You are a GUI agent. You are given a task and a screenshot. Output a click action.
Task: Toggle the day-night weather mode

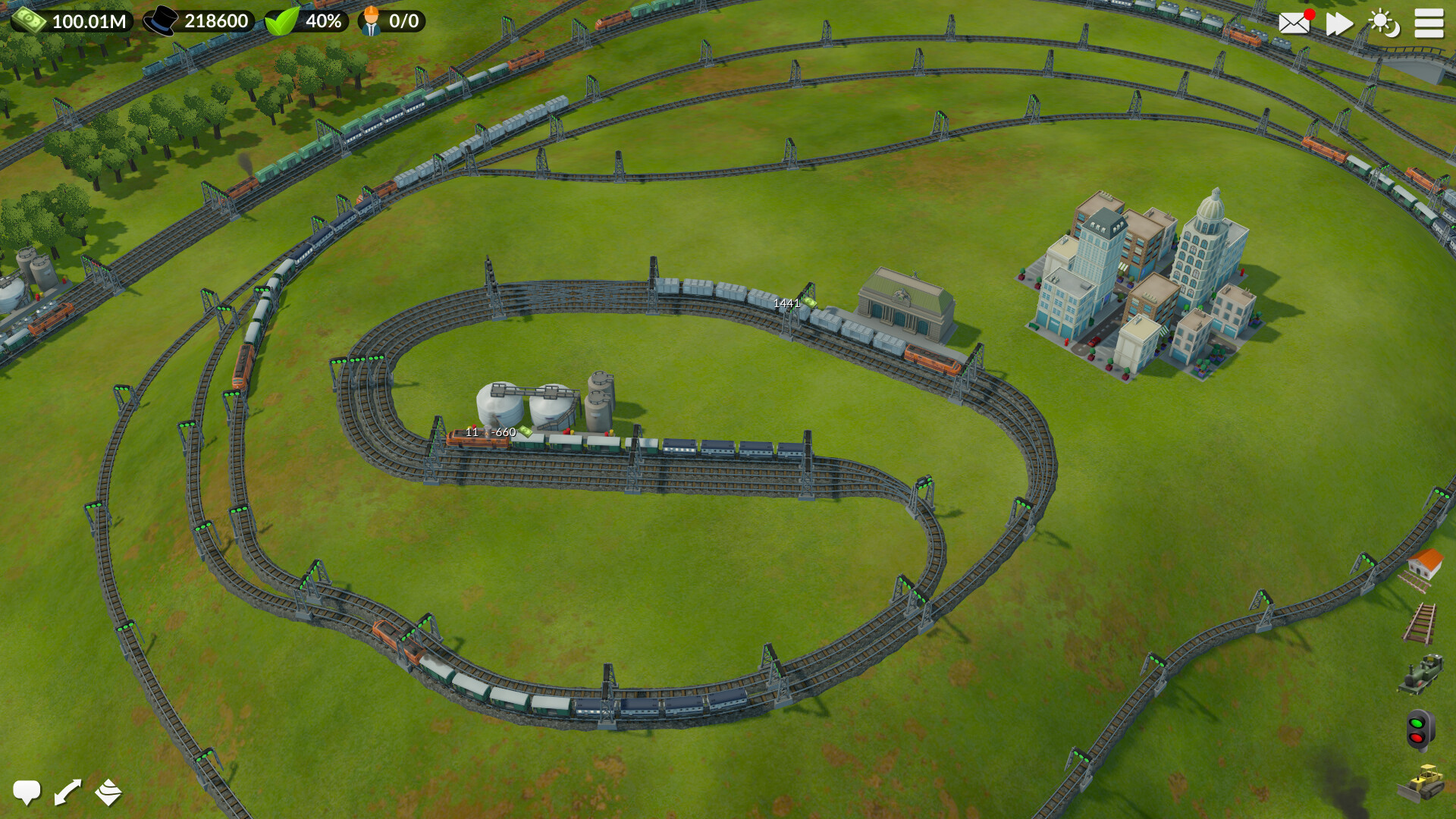click(1385, 24)
